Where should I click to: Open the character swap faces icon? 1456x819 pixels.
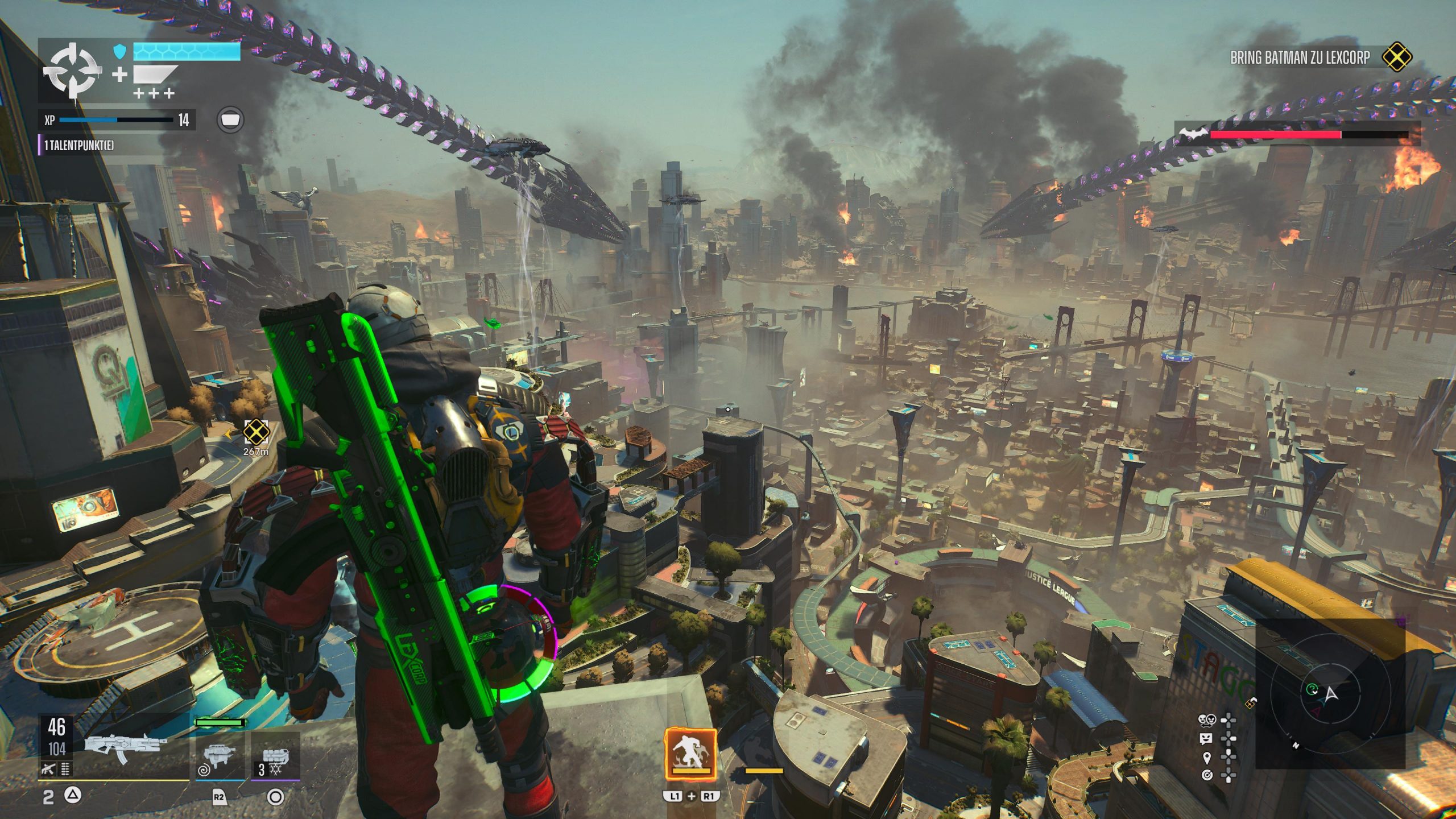tap(1206, 721)
